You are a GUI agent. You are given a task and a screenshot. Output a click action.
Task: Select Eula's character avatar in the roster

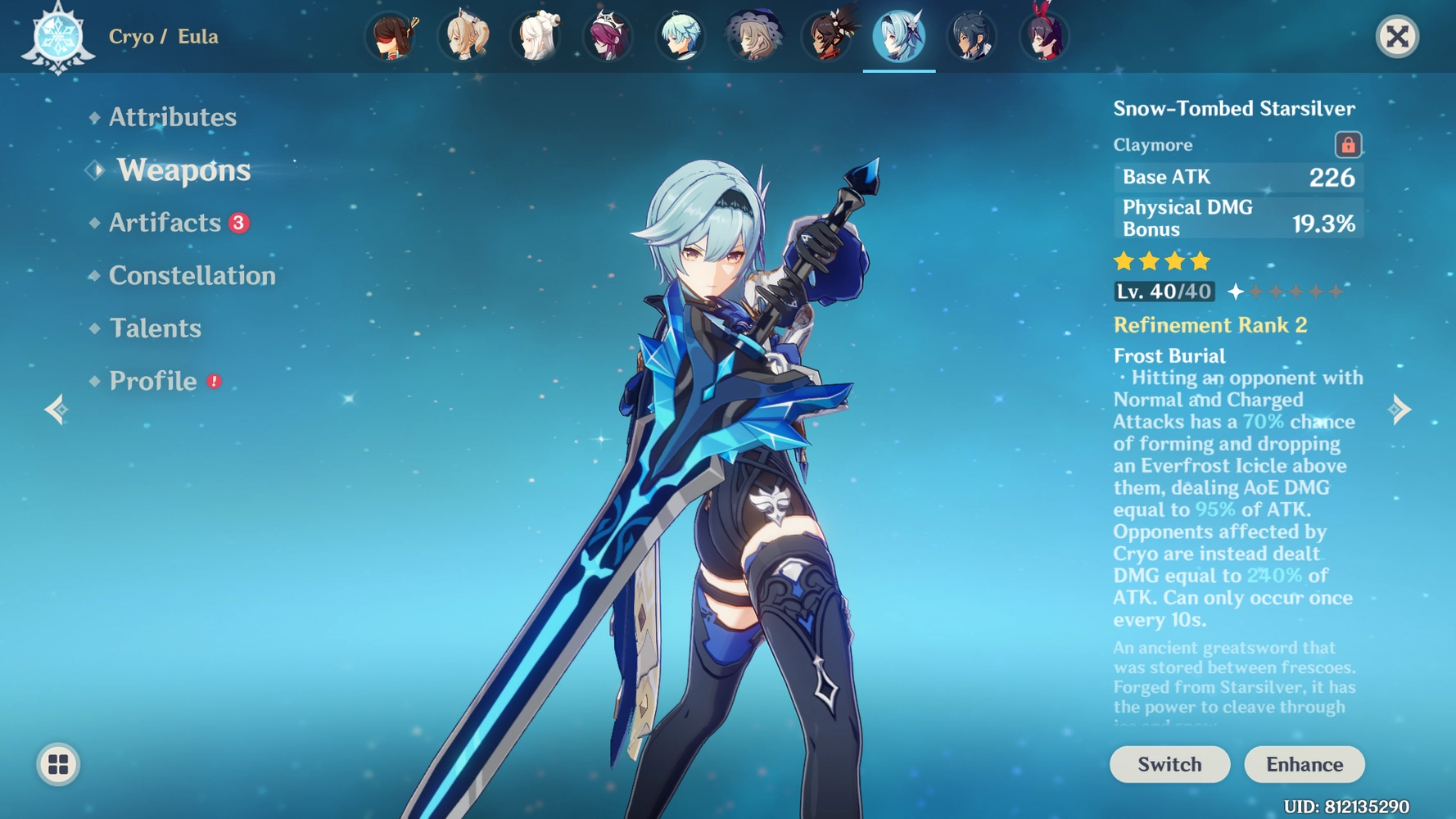[898, 37]
